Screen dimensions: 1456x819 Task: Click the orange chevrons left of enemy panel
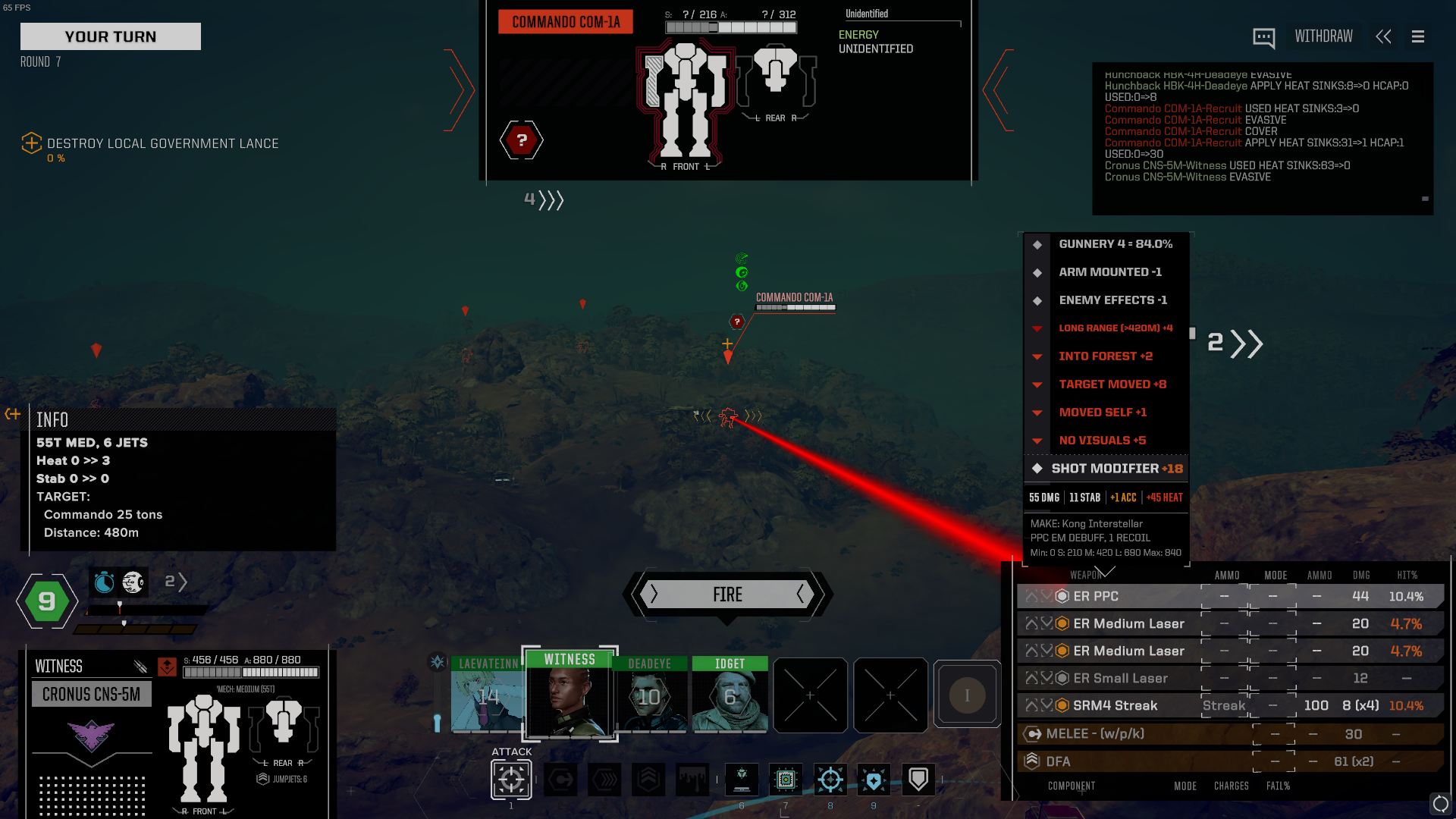click(x=460, y=90)
